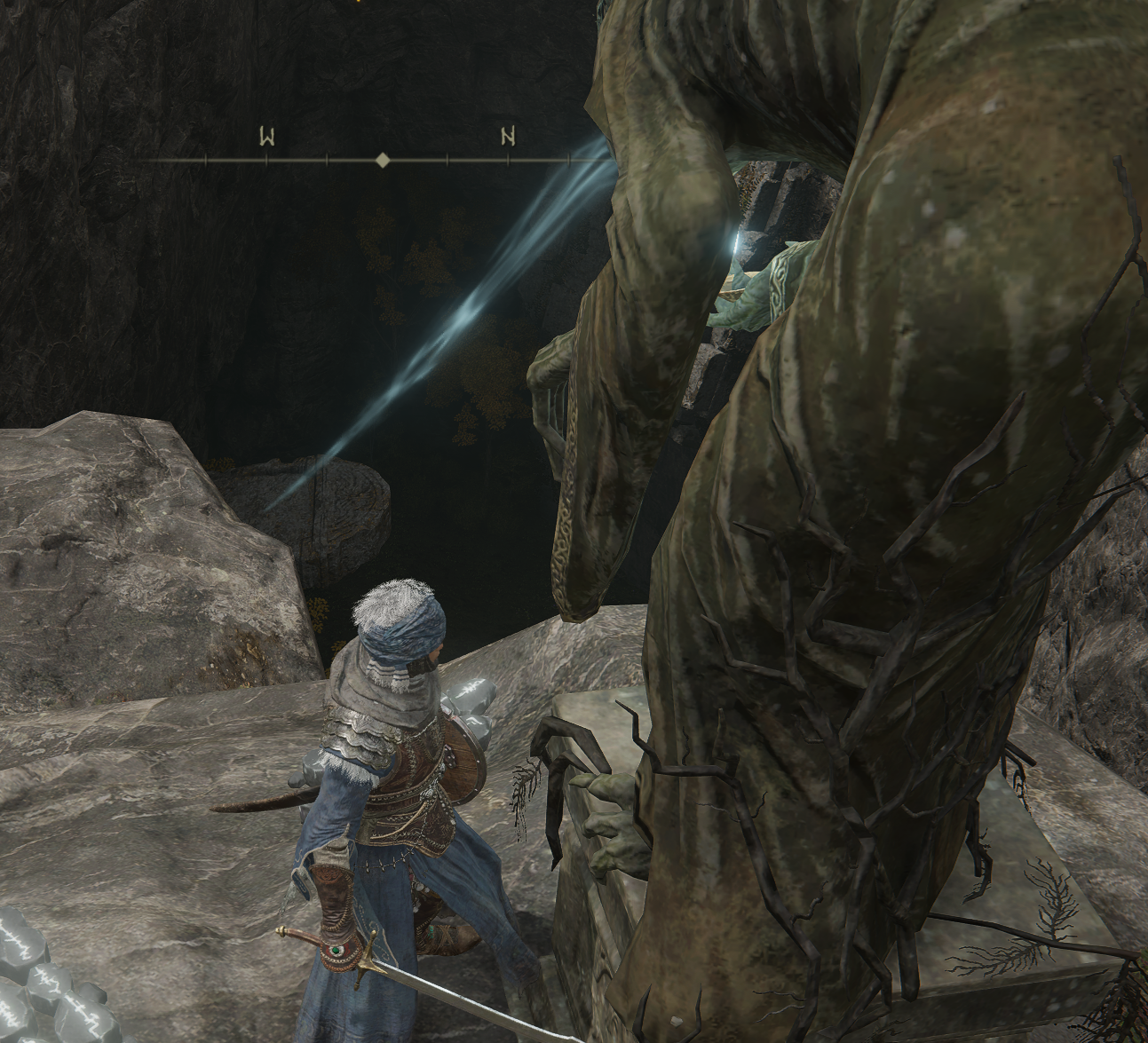This screenshot has width=1148, height=1043.
Task: Click the compass tick mark left of the diamond
Action: [326, 160]
